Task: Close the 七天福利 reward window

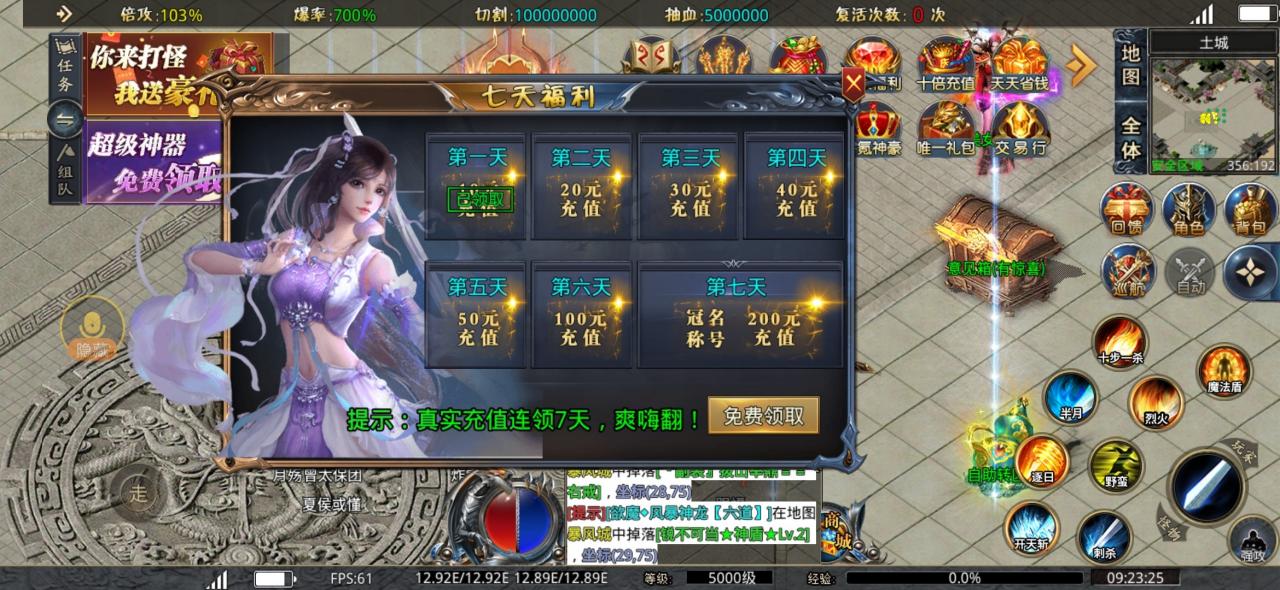Action: (853, 85)
